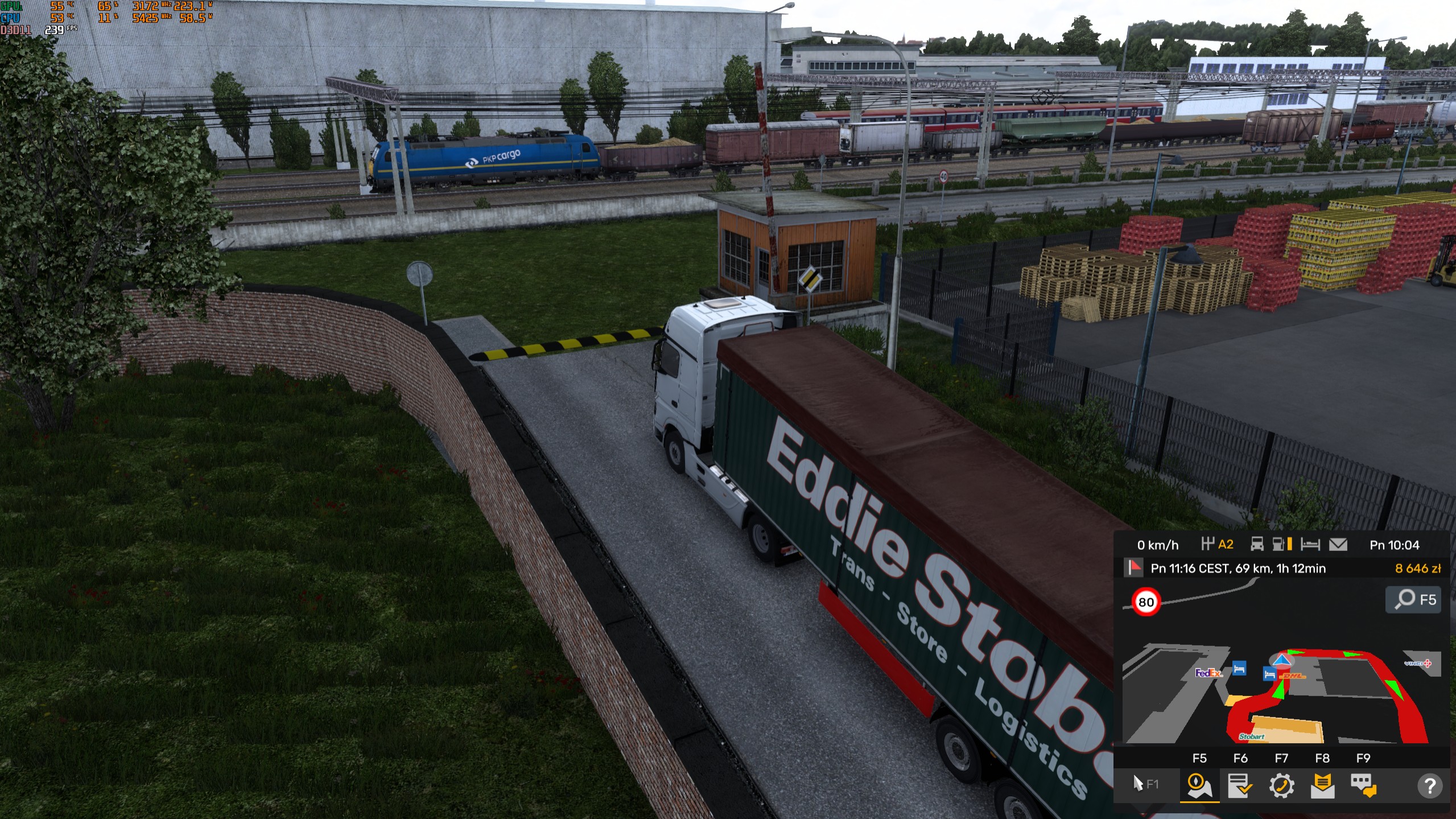Click the Stobart depot marker on map
The width and height of the screenshot is (1456, 819).
tap(1252, 736)
